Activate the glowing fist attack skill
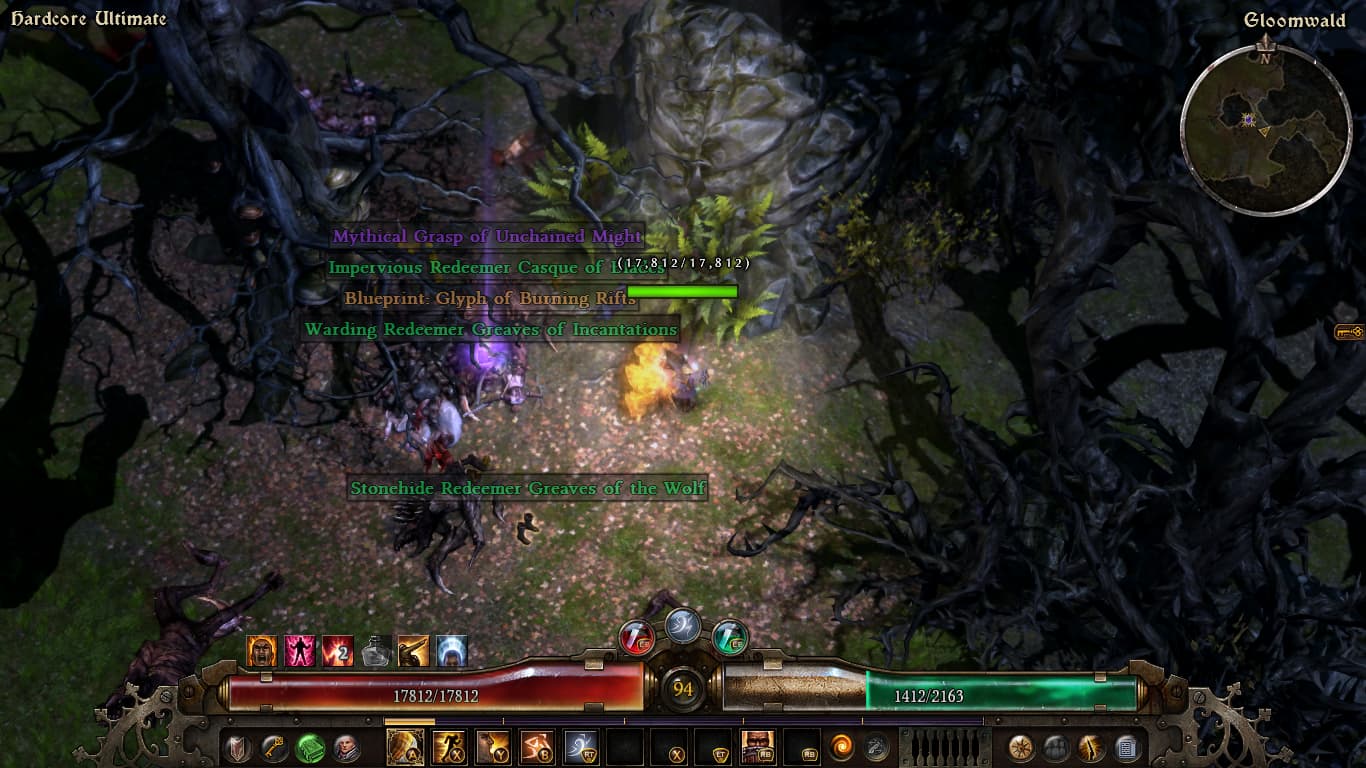Screen dimensions: 1366x768 404,747
